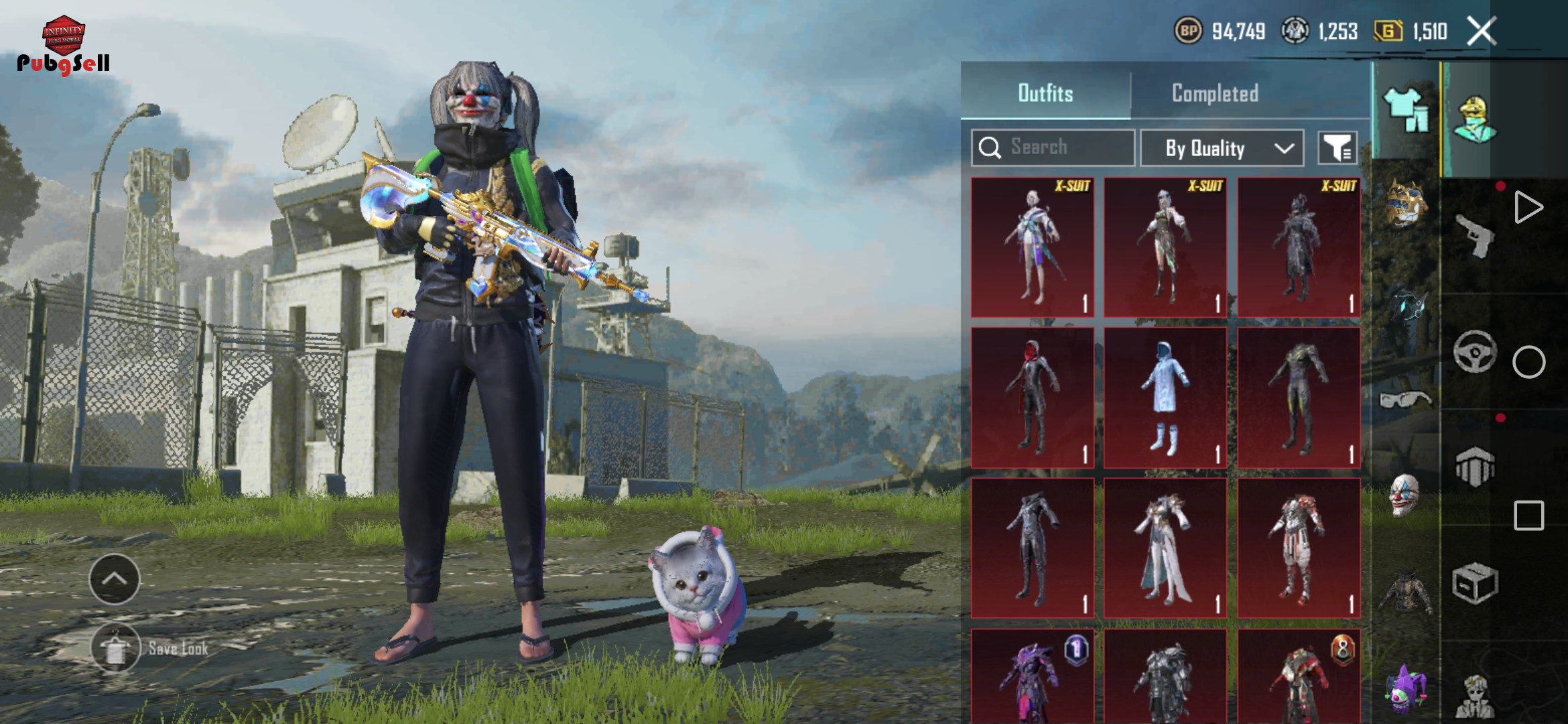This screenshot has height=724, width=1568.
Task: Open the By Quality sort dropdown
Action: click(1222, 148)
